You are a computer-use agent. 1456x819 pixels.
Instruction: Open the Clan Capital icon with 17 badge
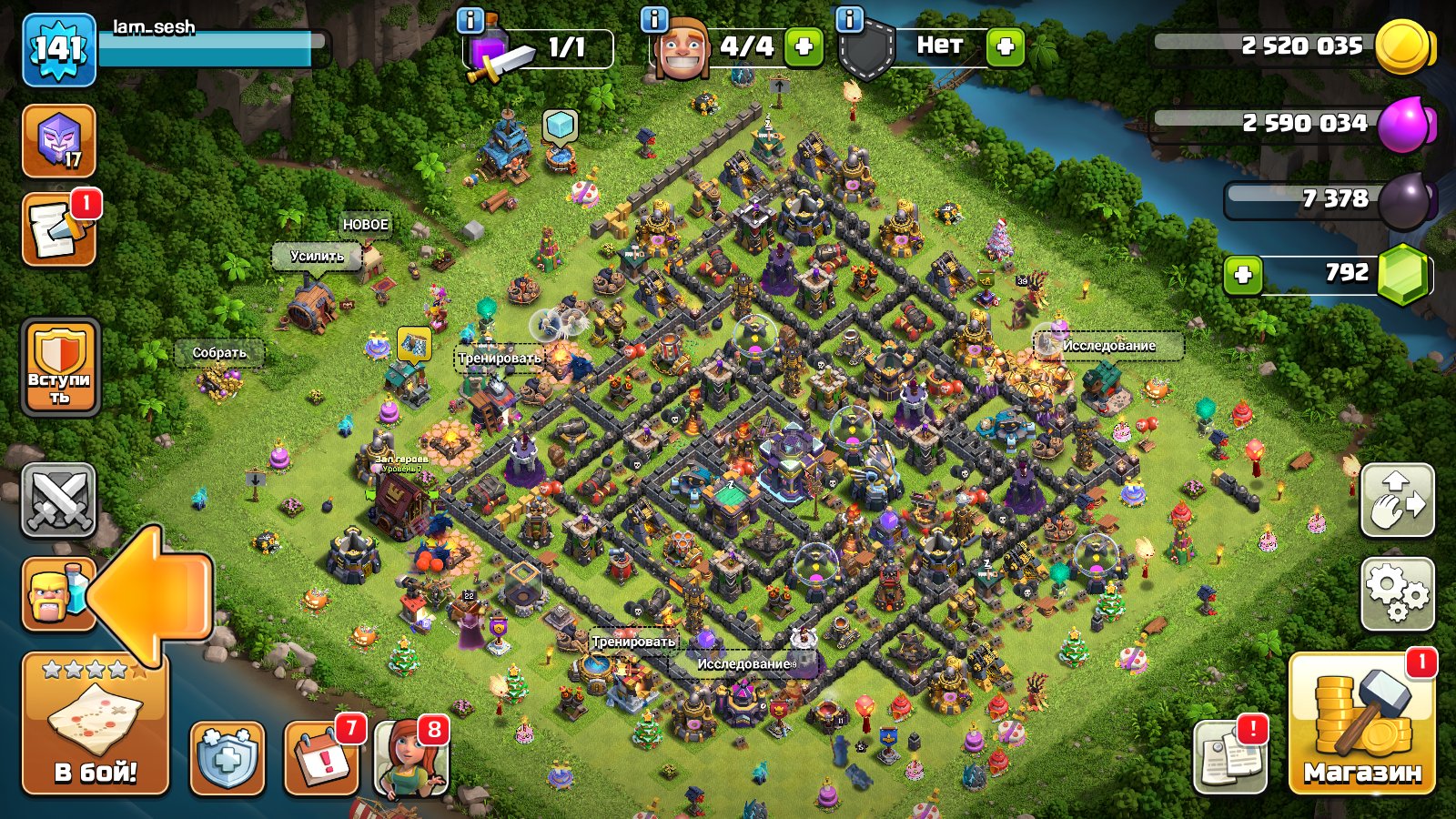coord(61,141)
